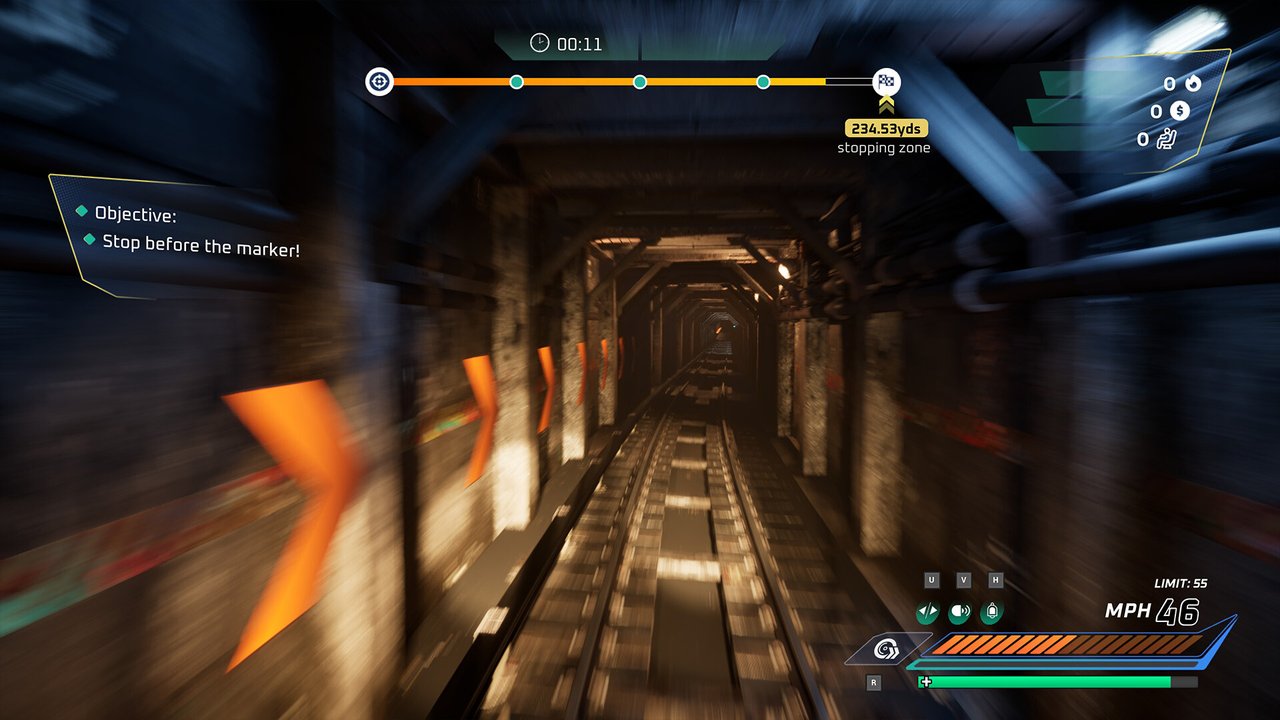This screenshot has height=720, width=1280.
Task: Click the dollar coin earnings icon
Action: pyautogui.click(x=1181, y=112)
